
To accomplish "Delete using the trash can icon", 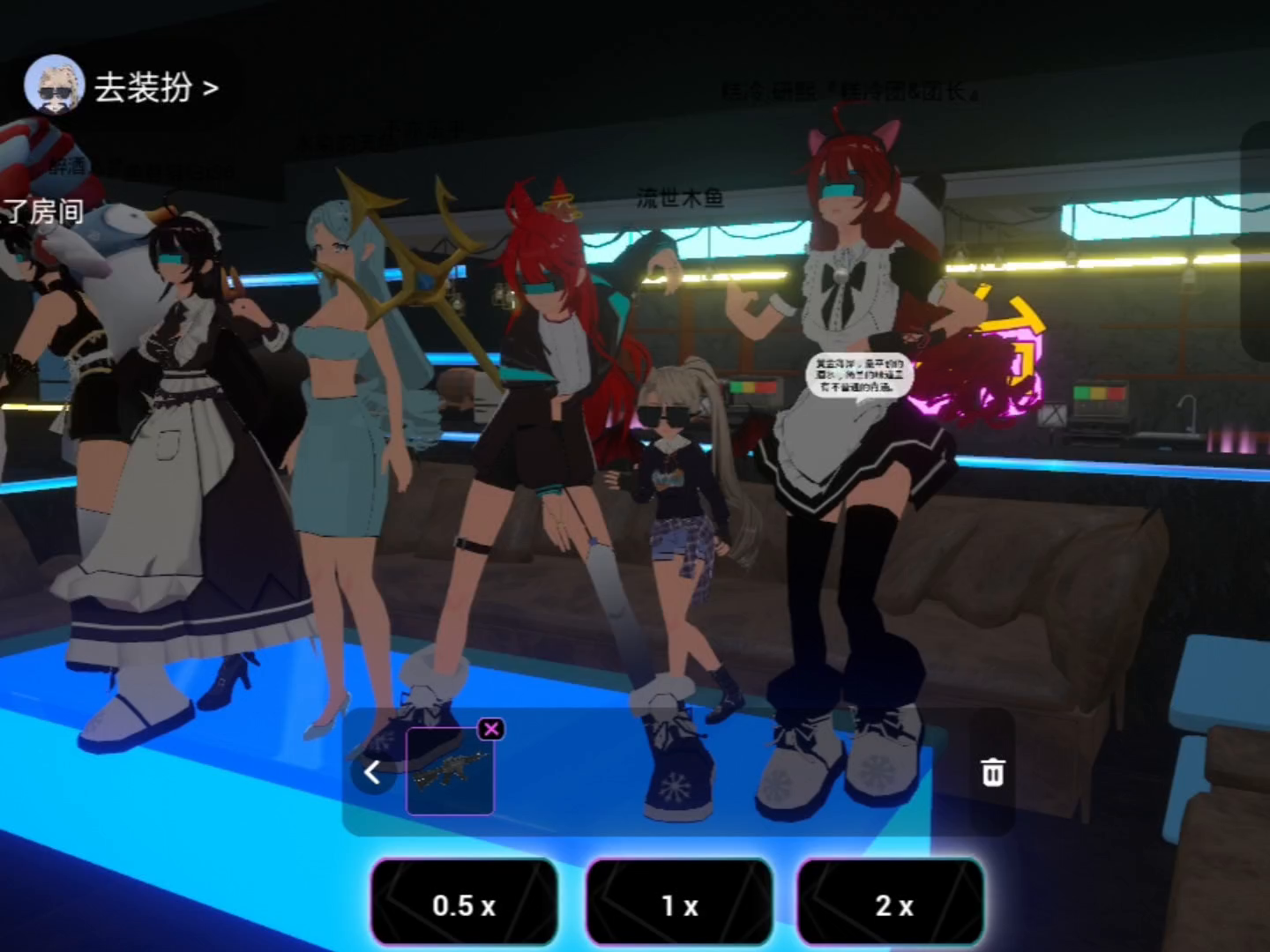I will (992, 772).
